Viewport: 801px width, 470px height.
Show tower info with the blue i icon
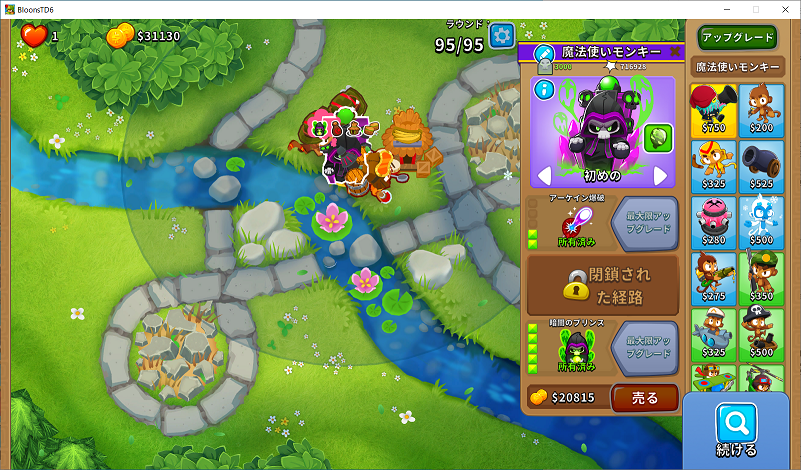pyautogui.click(x=545, y=90)
